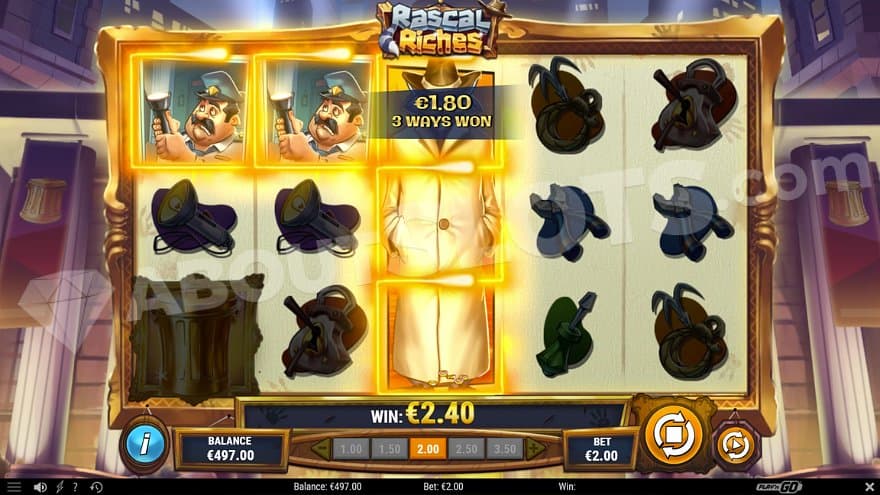Select the highlighted 2.00 bet value
This screenshot has width=880, height=495.
tap(427, 449)
